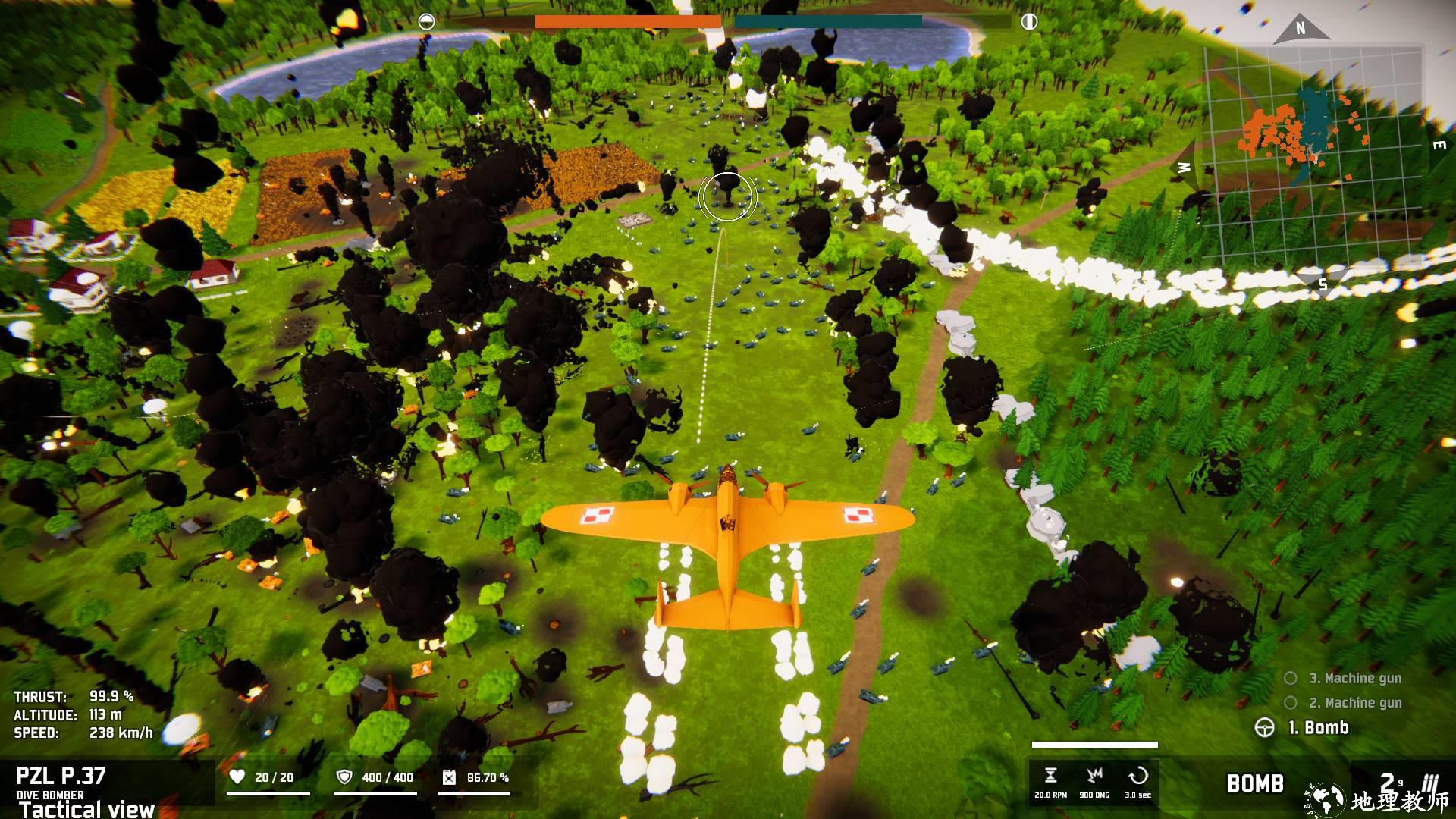Image resolution: width=1456 pixels, height=819 pixels.
Task: Click the Tactical view label
Action: click(x=87, y=809)
